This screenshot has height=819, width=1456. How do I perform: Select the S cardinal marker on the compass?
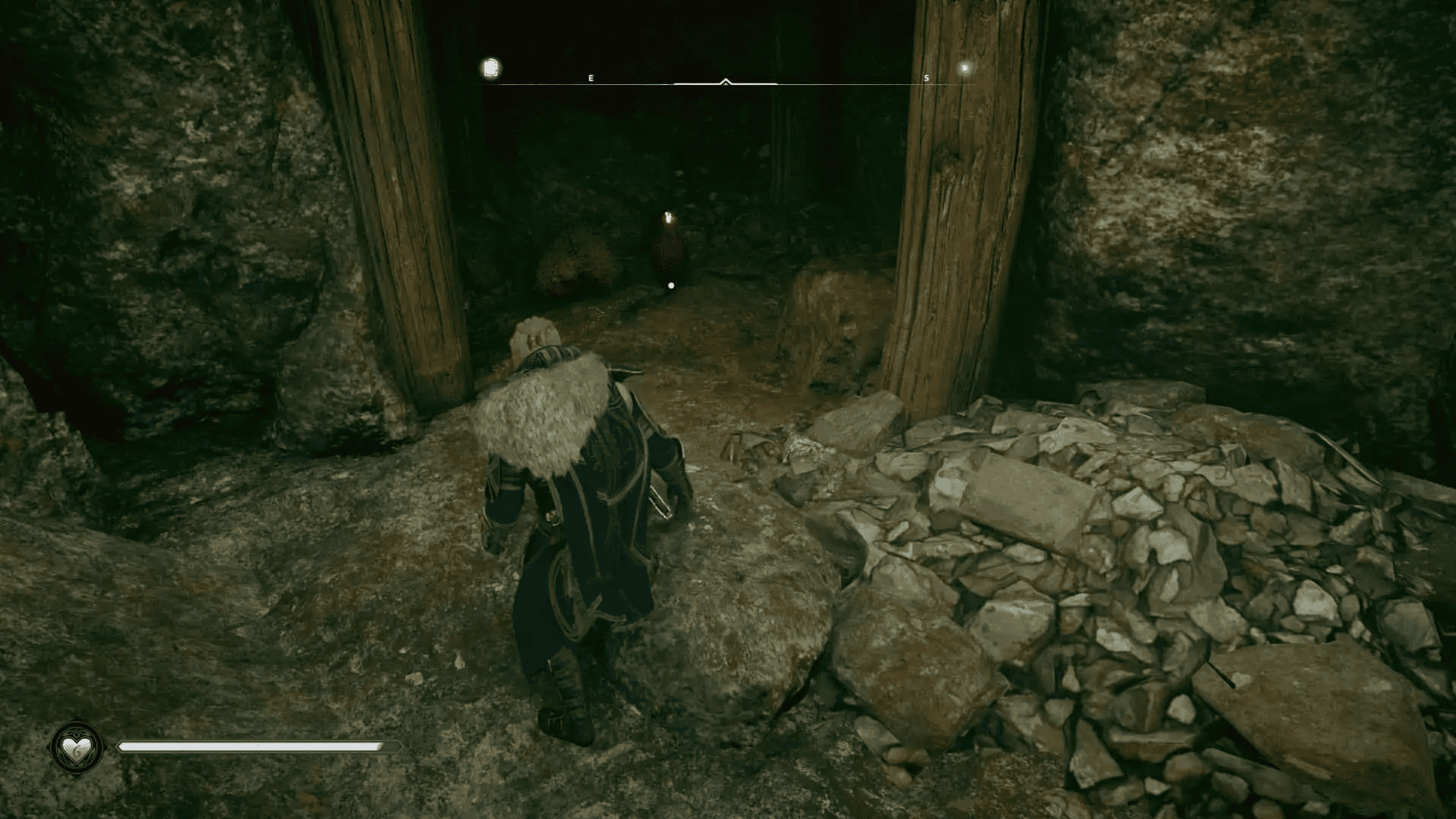926,77
